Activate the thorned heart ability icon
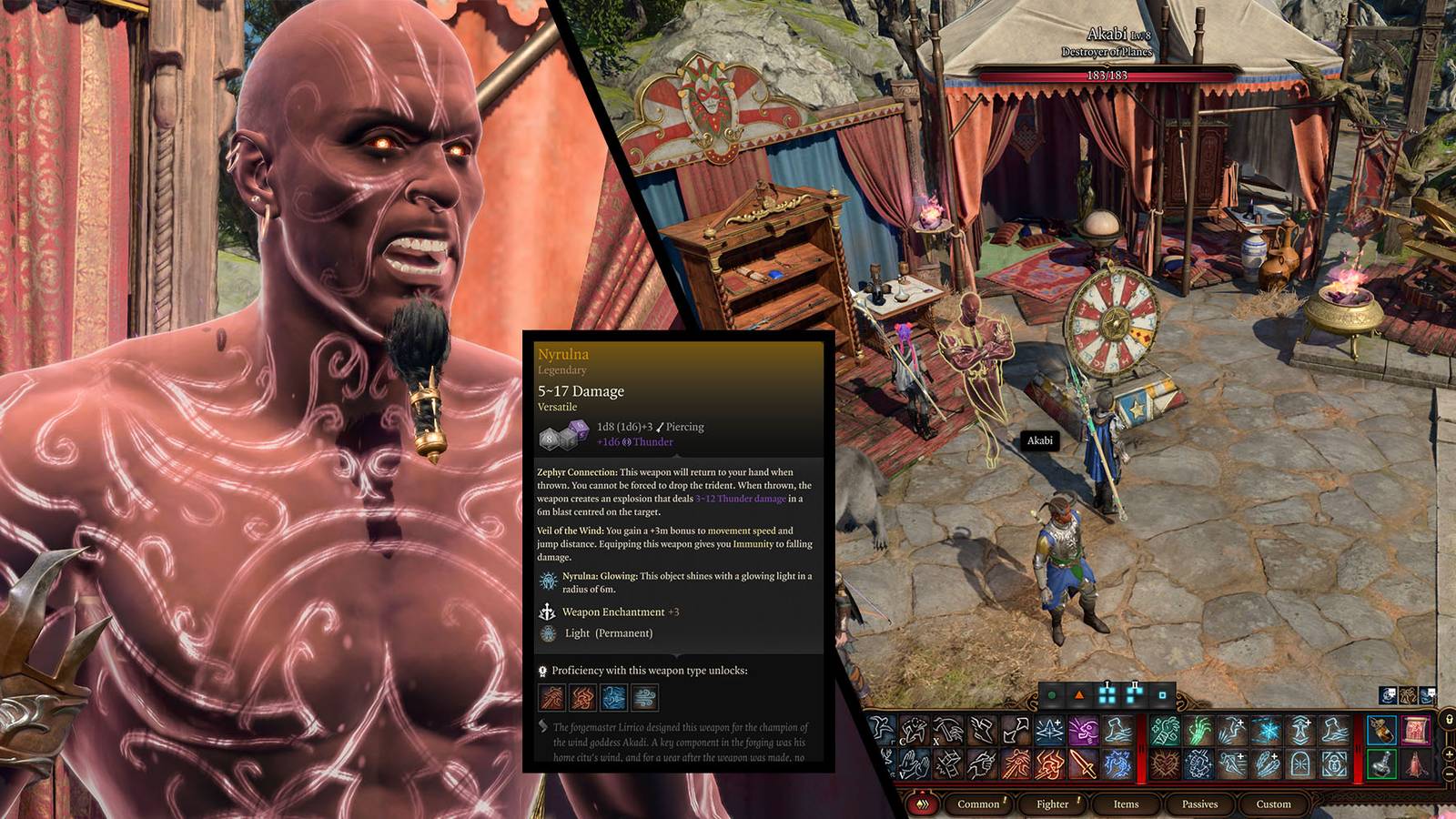Image resolution: width=1456 pixels, height=819 pixels. click(1165, 764)
